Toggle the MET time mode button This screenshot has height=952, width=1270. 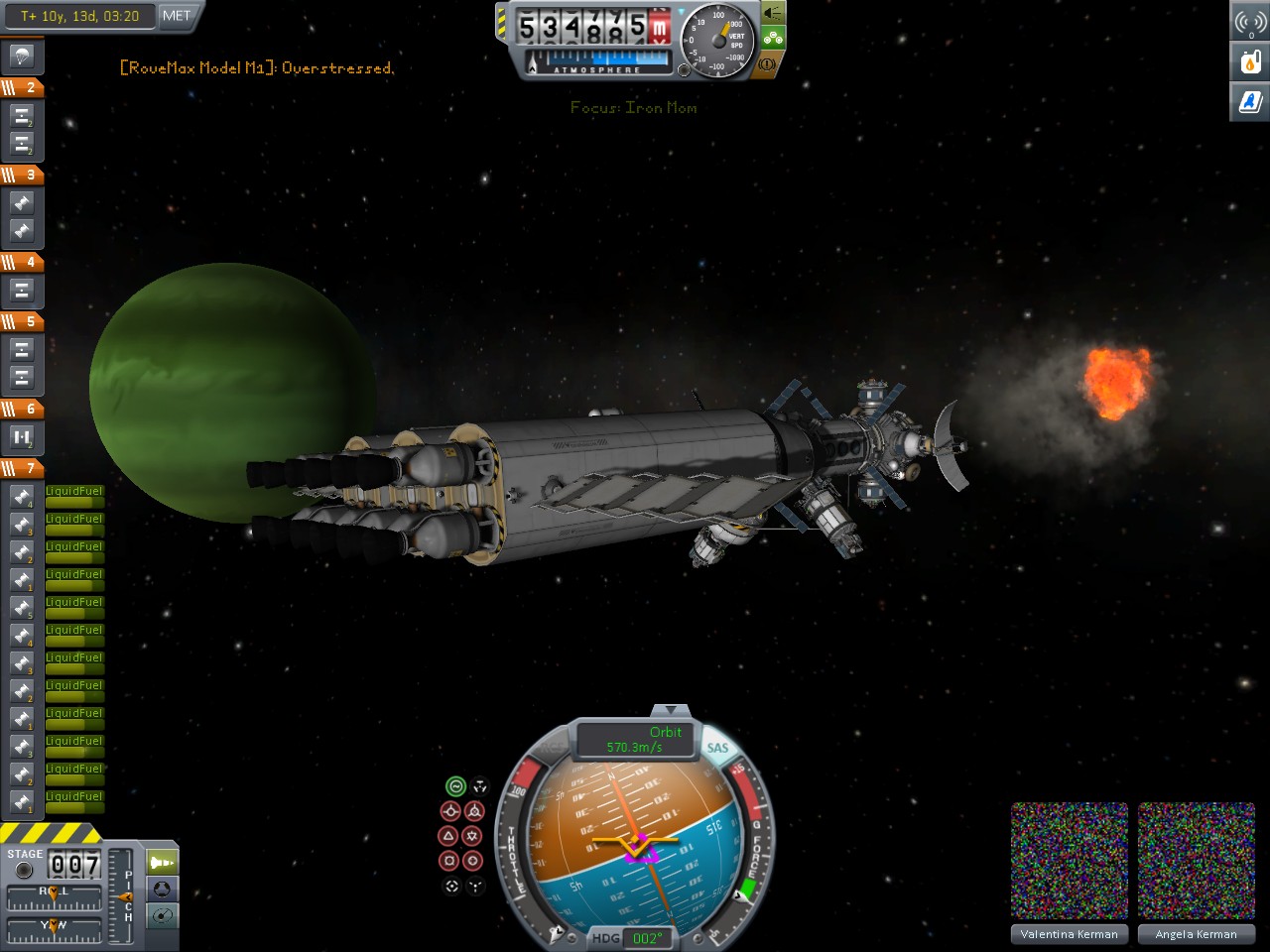(x=177, y=16)
